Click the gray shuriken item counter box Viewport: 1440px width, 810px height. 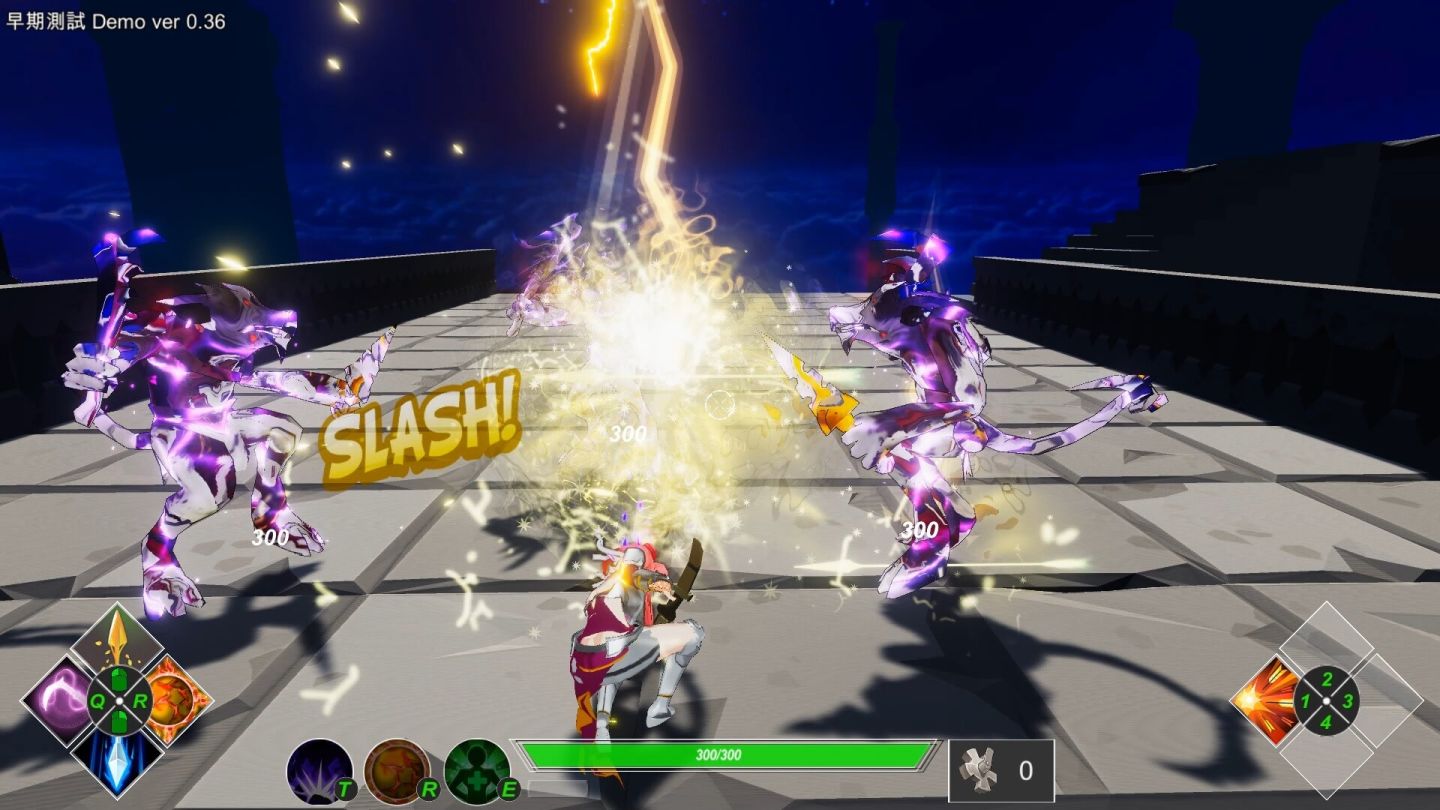(x=1001, y=771)
